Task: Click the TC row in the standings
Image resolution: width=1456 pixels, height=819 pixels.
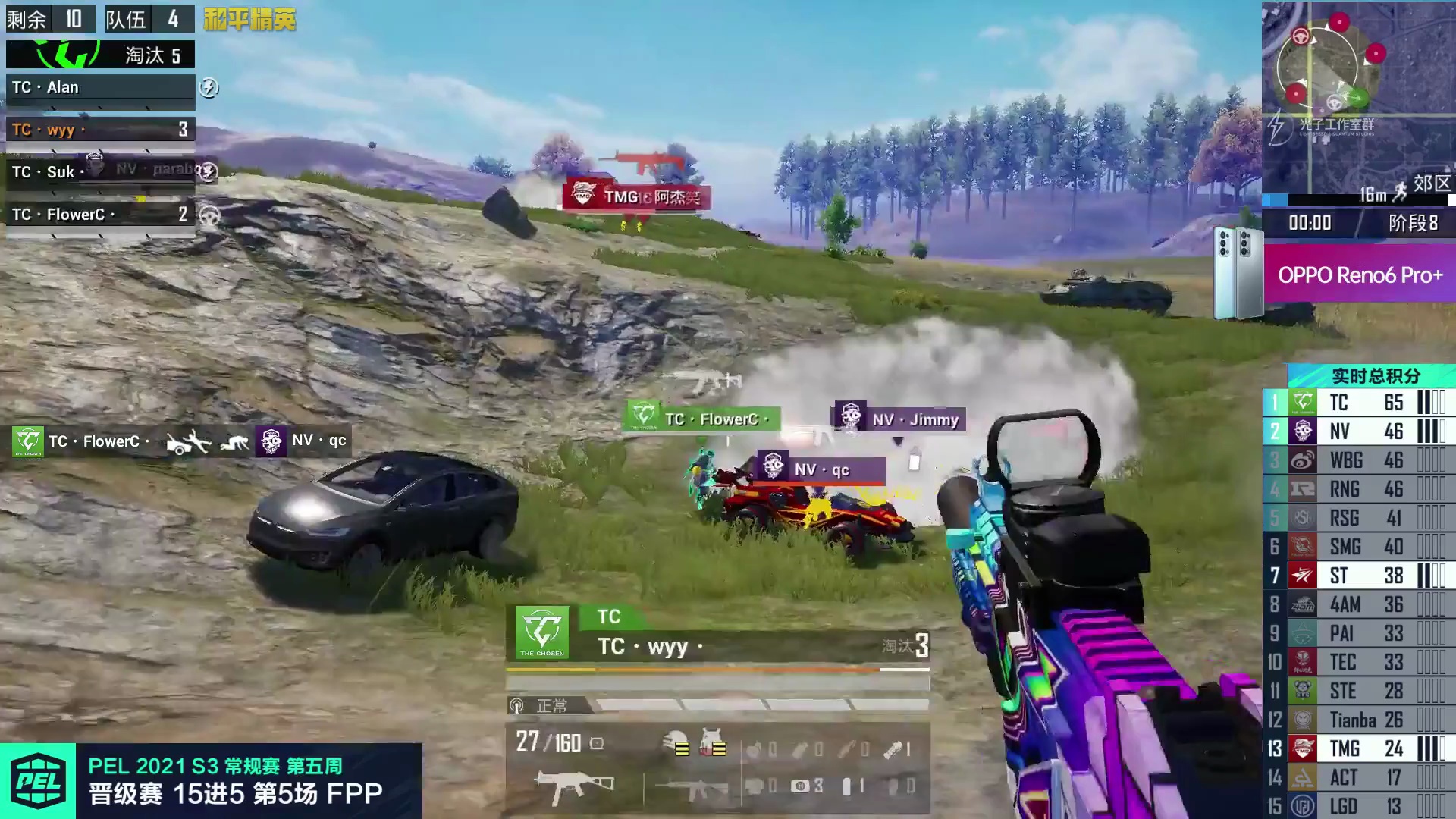Action: 1357,403
